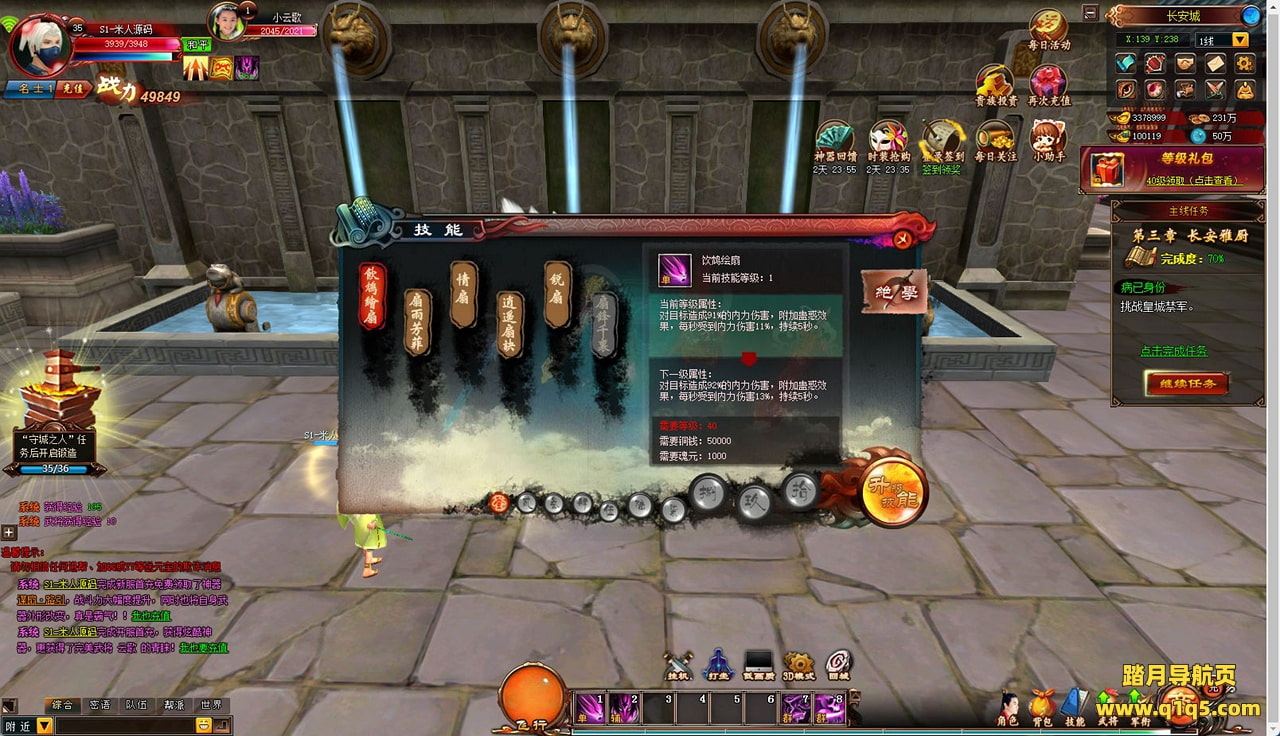Toggle 3D模式 with the gear icon
Viewport: 1280px width, 736px height.
[798, 664]
